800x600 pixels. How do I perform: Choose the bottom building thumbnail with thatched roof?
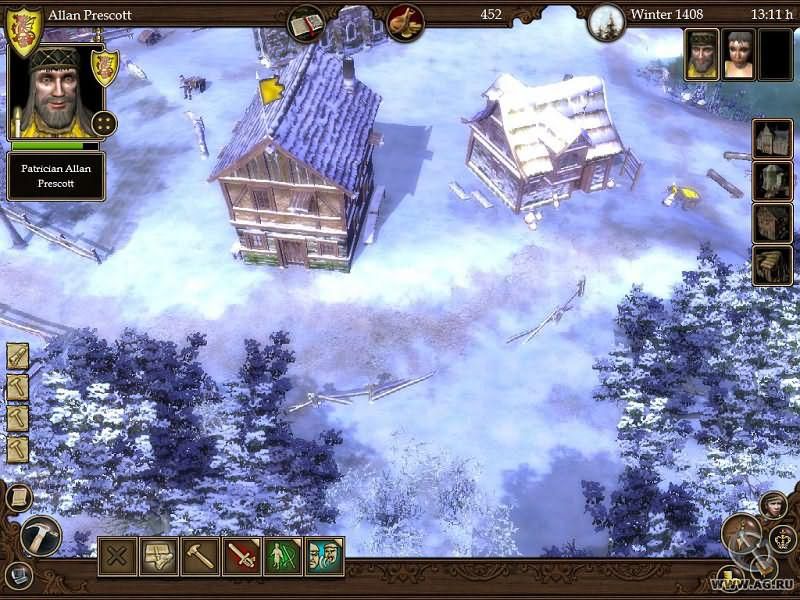772,266
